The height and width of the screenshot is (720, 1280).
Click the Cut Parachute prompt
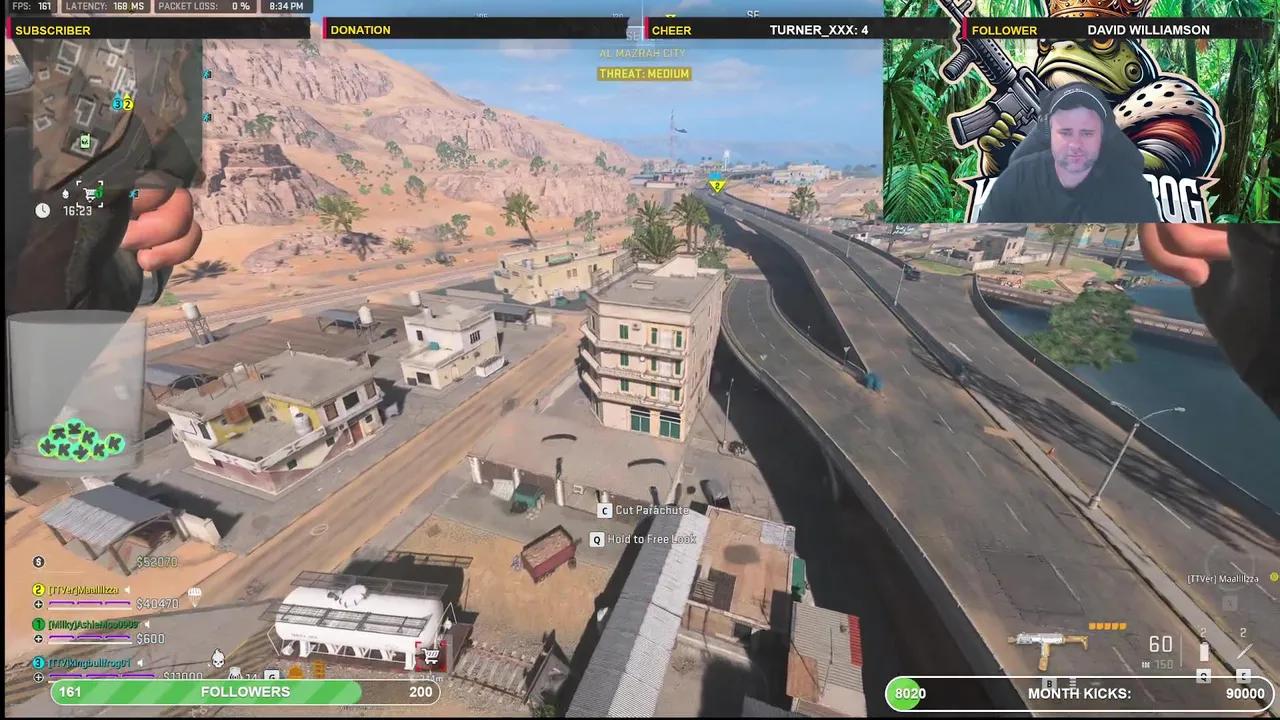point(644,510)
